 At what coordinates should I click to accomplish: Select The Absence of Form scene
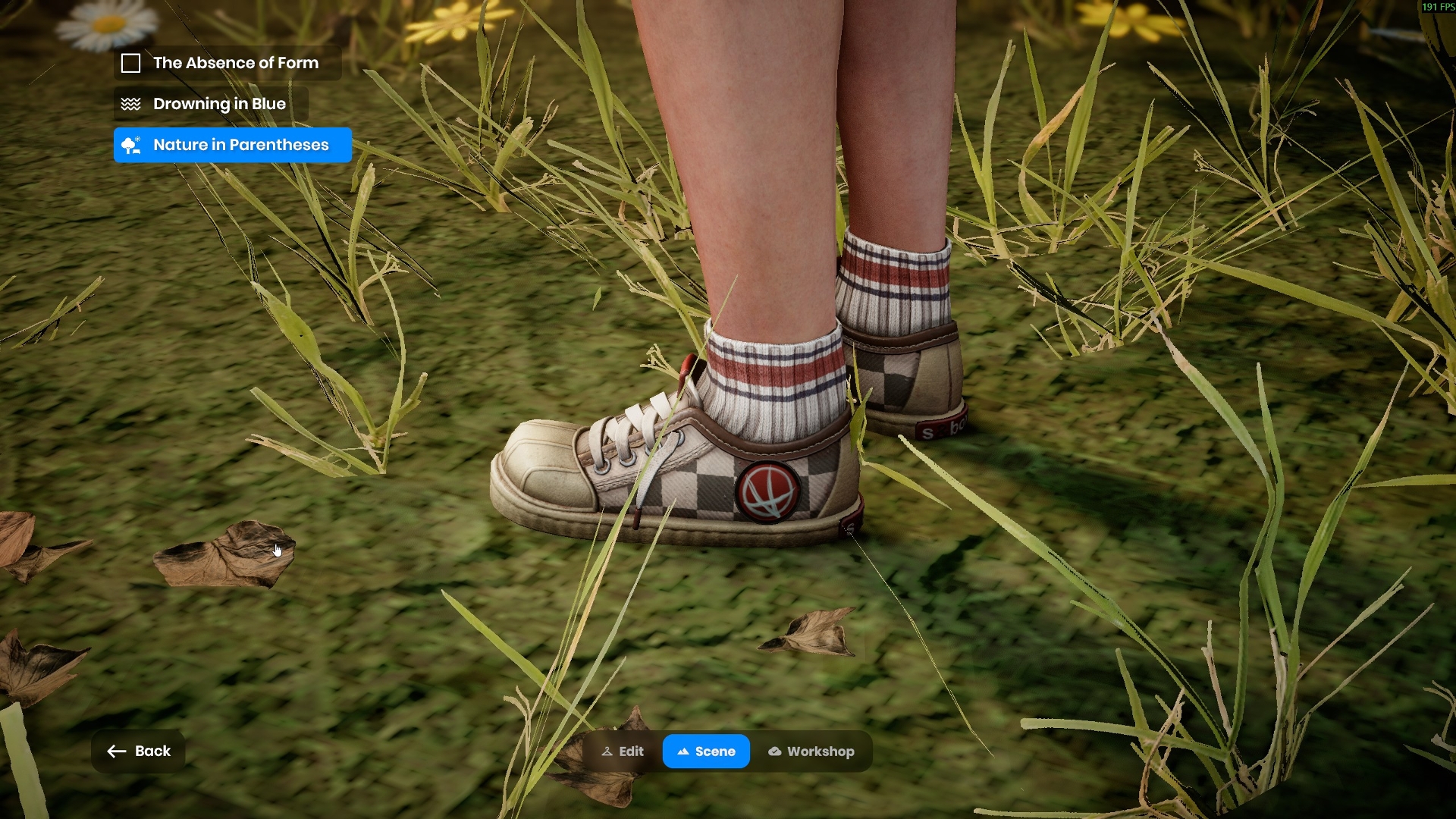tap(227, 63)
